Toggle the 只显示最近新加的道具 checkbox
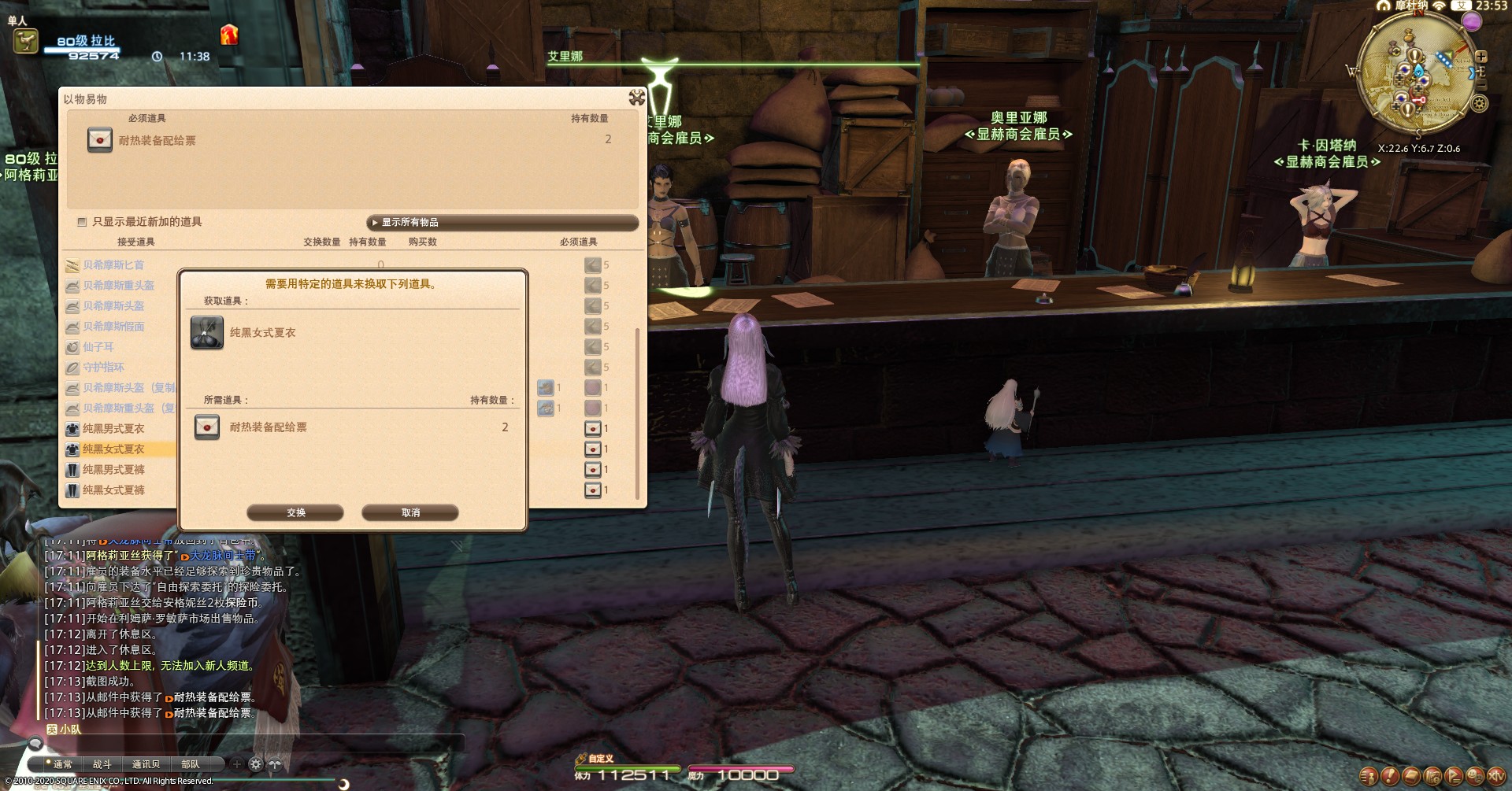This screenshot has width=1512, height=791. tap(82, 222)
